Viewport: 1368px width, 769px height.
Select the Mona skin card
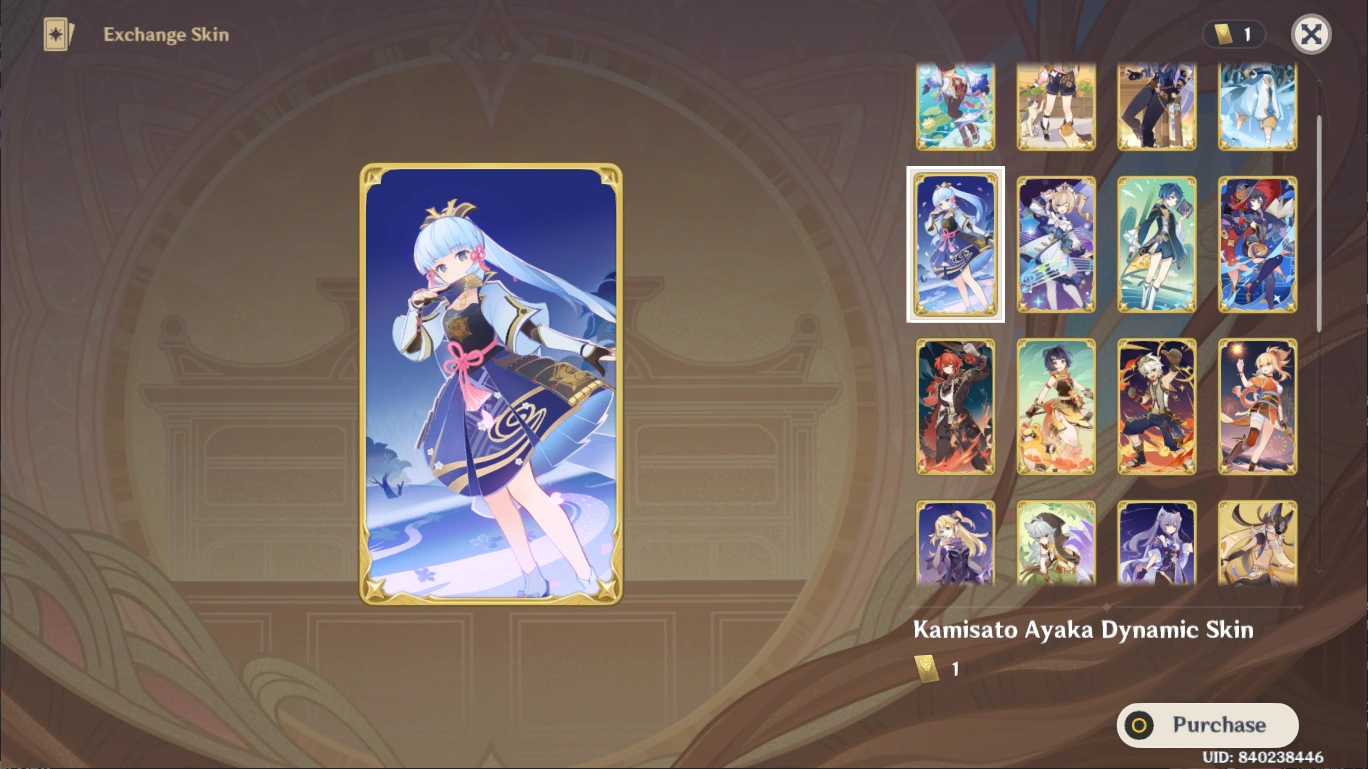[x=1257, y=243]
